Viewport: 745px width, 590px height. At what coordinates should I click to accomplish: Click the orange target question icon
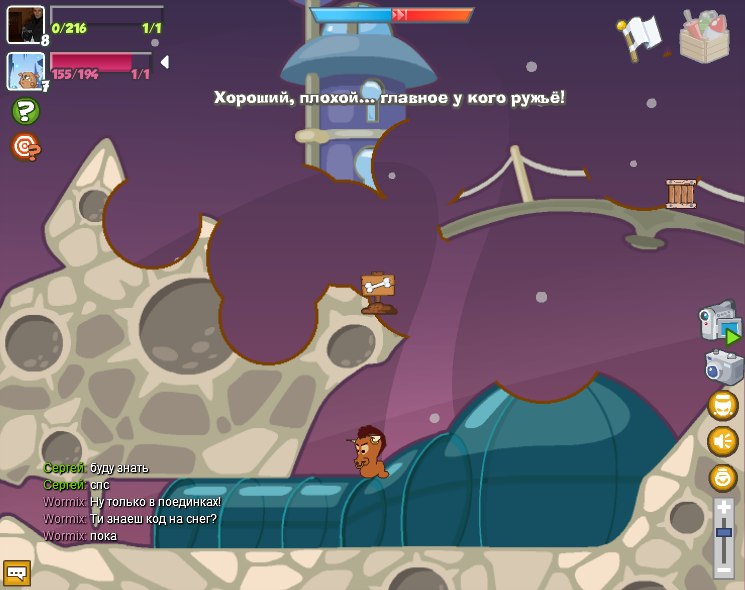tap(26, 147)
